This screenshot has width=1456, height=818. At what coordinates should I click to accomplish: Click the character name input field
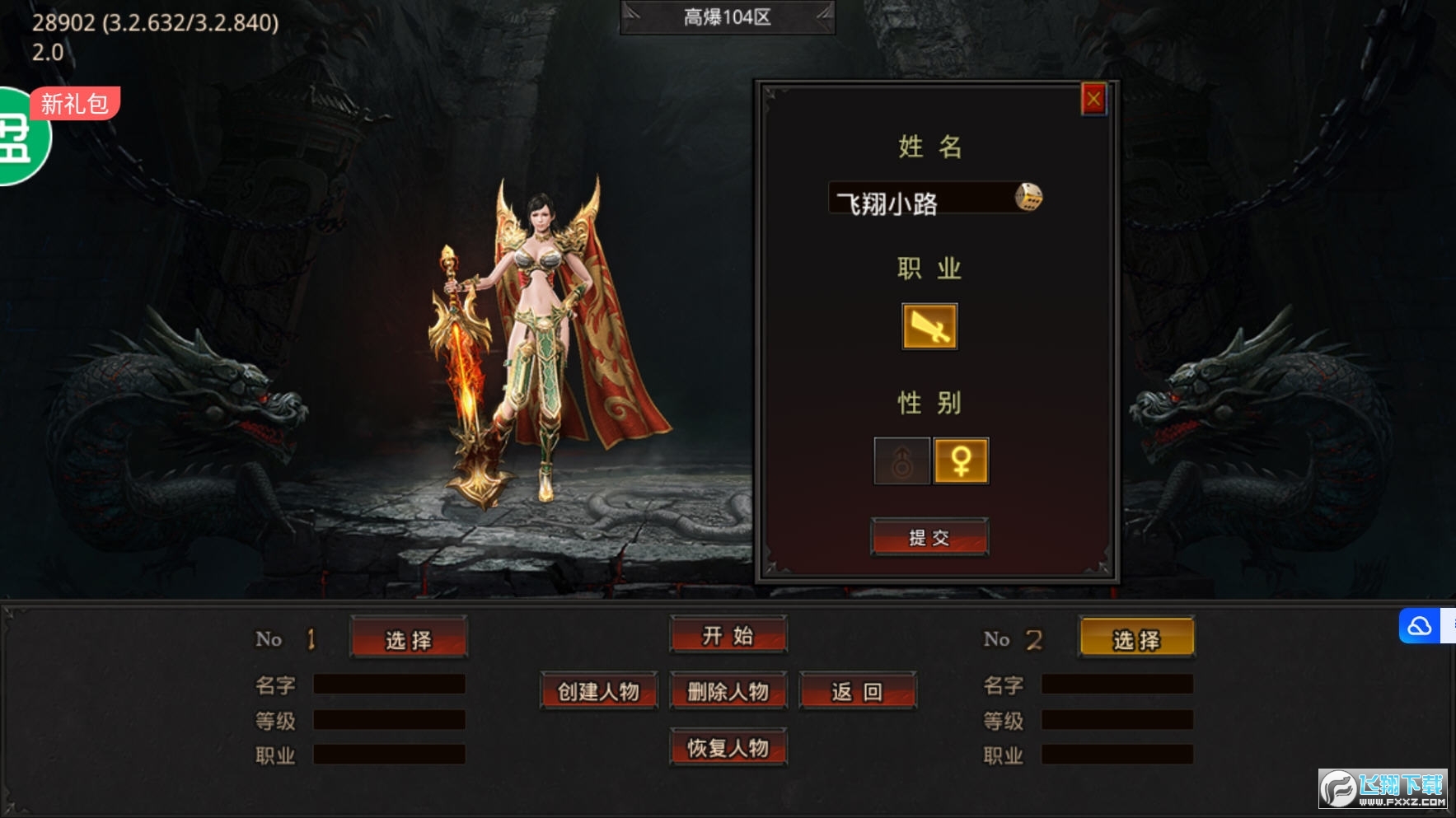pos(919,199)
